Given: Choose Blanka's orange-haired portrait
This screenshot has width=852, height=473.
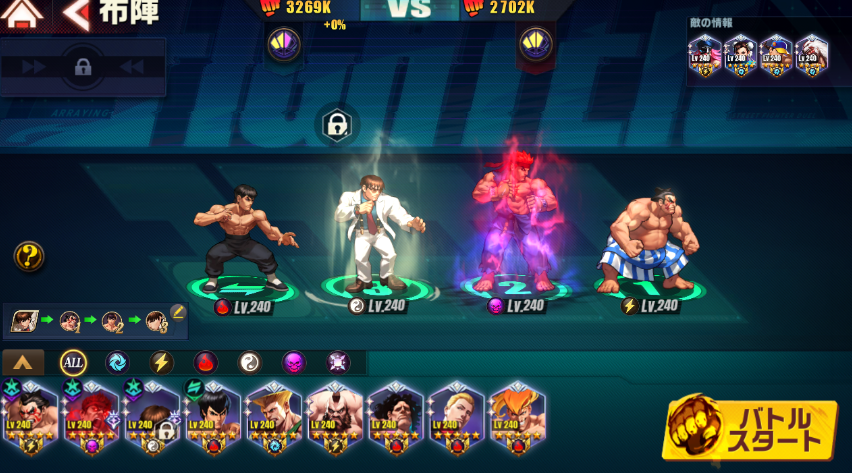Looking at the screenshot, I should 517,412.
